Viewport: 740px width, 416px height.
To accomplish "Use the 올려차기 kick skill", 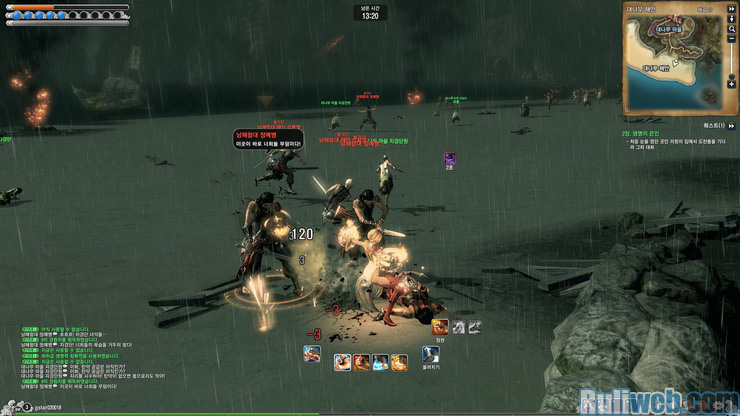I will pos(431,355).
